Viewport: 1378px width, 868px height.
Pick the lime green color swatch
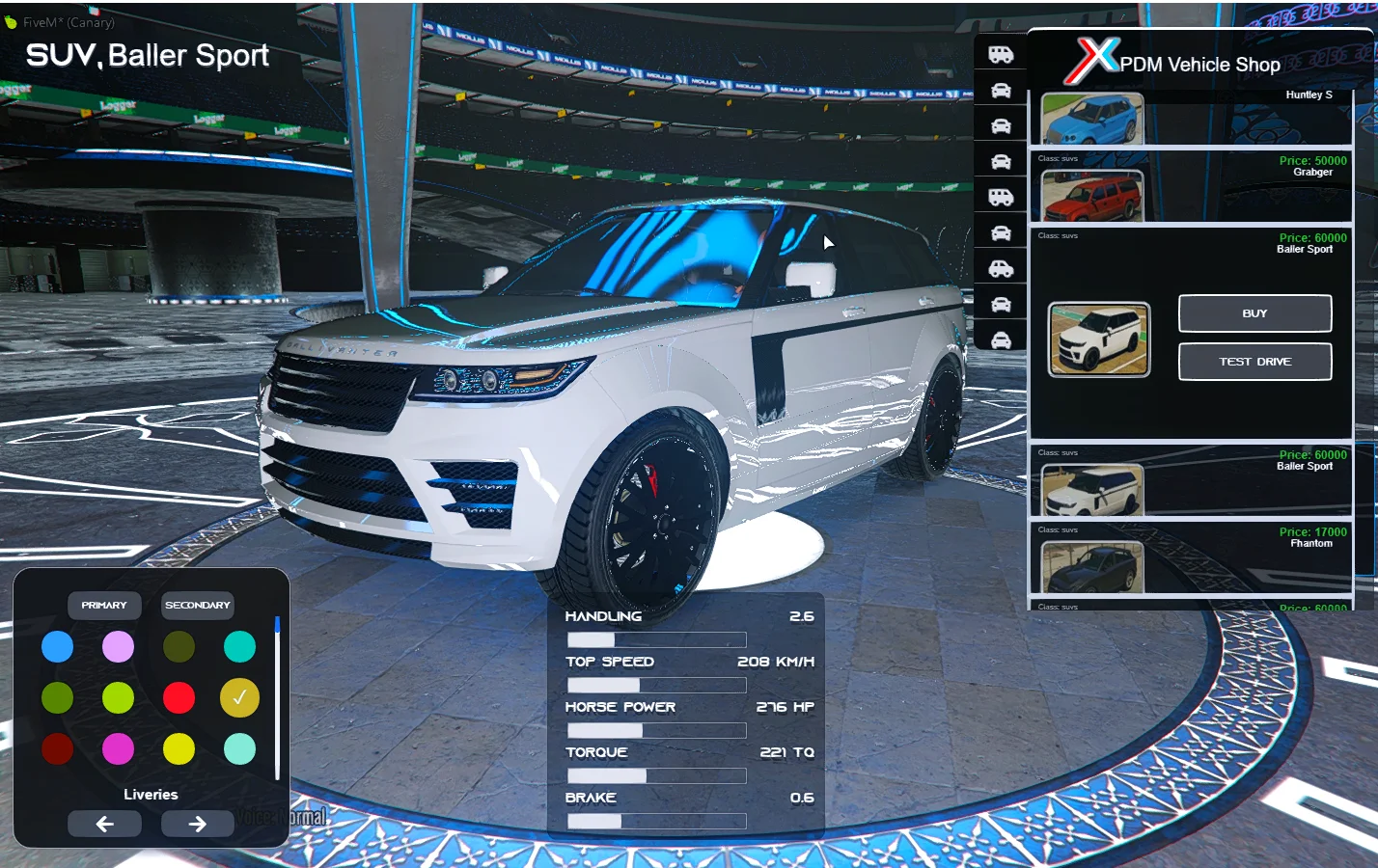[118, 697]
